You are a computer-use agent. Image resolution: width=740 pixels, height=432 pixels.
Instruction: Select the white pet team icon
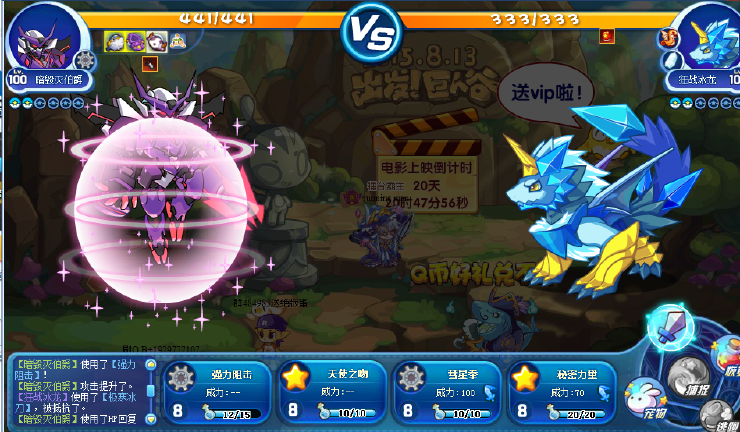[x=156, y=41]
